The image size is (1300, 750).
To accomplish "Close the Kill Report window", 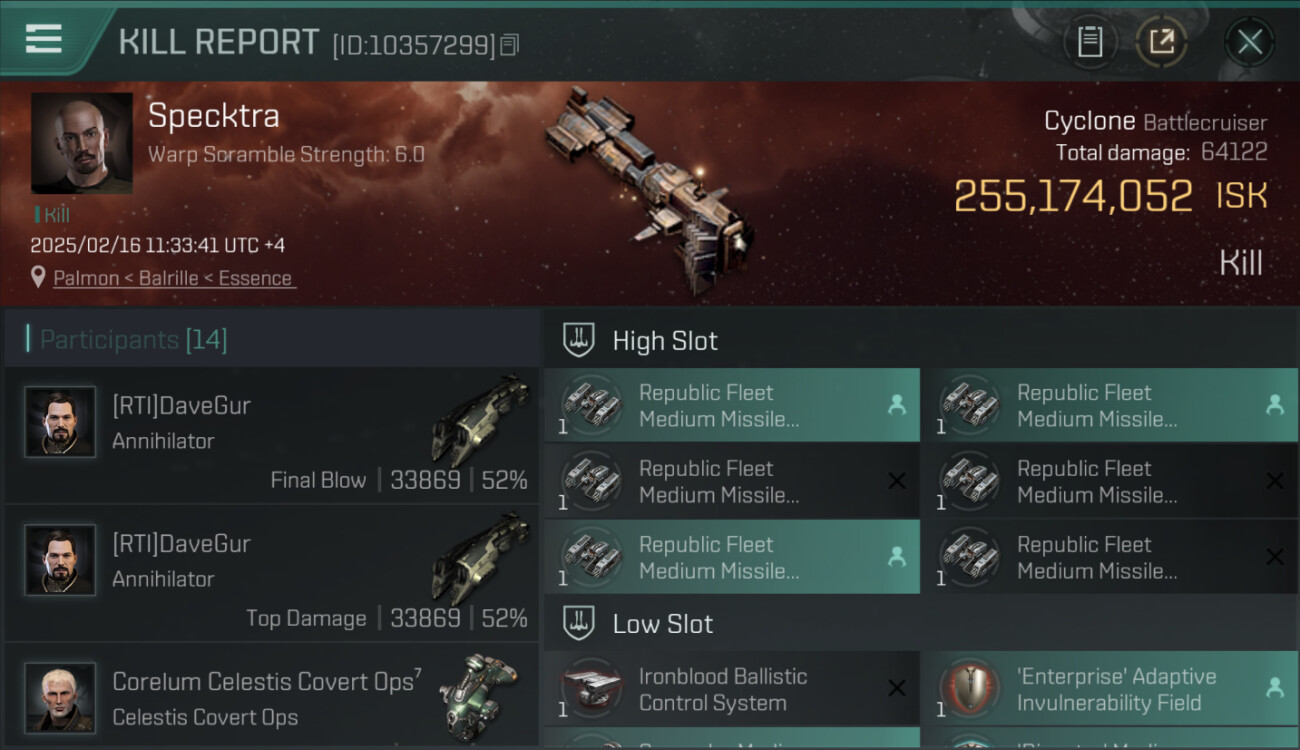I will pyautogui.click(x=1249, y=42).
